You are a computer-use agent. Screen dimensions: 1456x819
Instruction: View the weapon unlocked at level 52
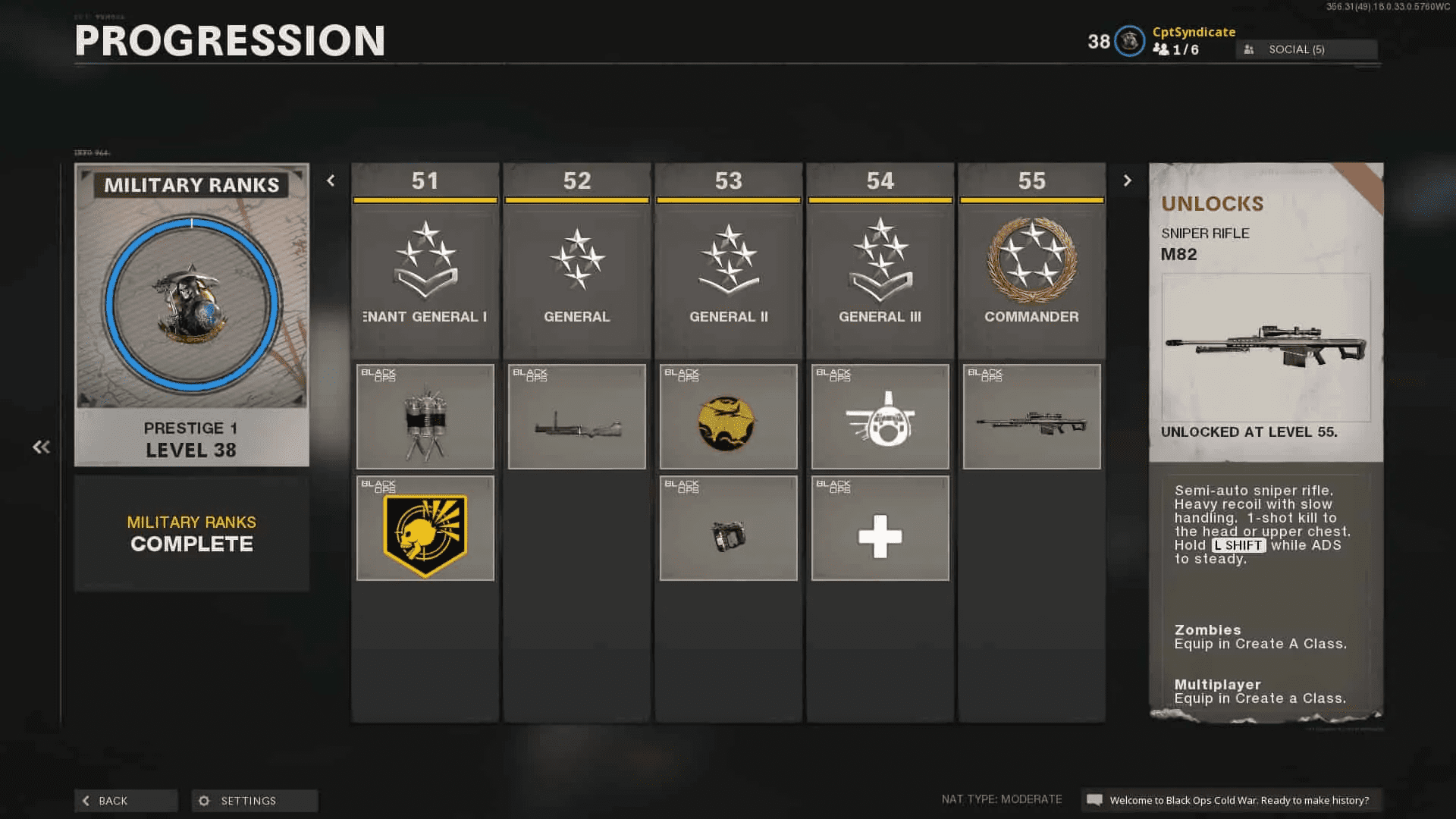576,416
